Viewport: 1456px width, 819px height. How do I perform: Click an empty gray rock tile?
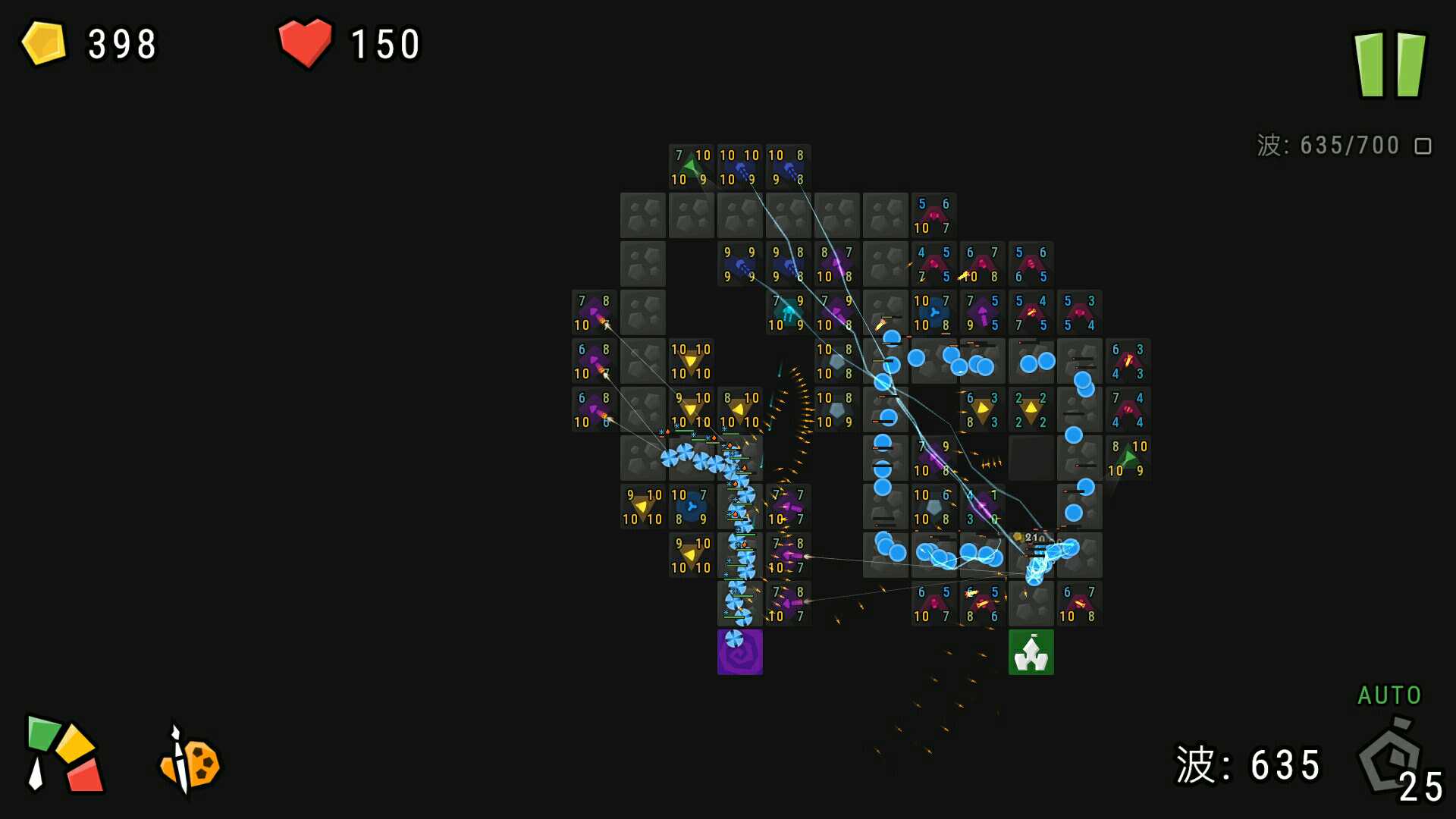642,215
